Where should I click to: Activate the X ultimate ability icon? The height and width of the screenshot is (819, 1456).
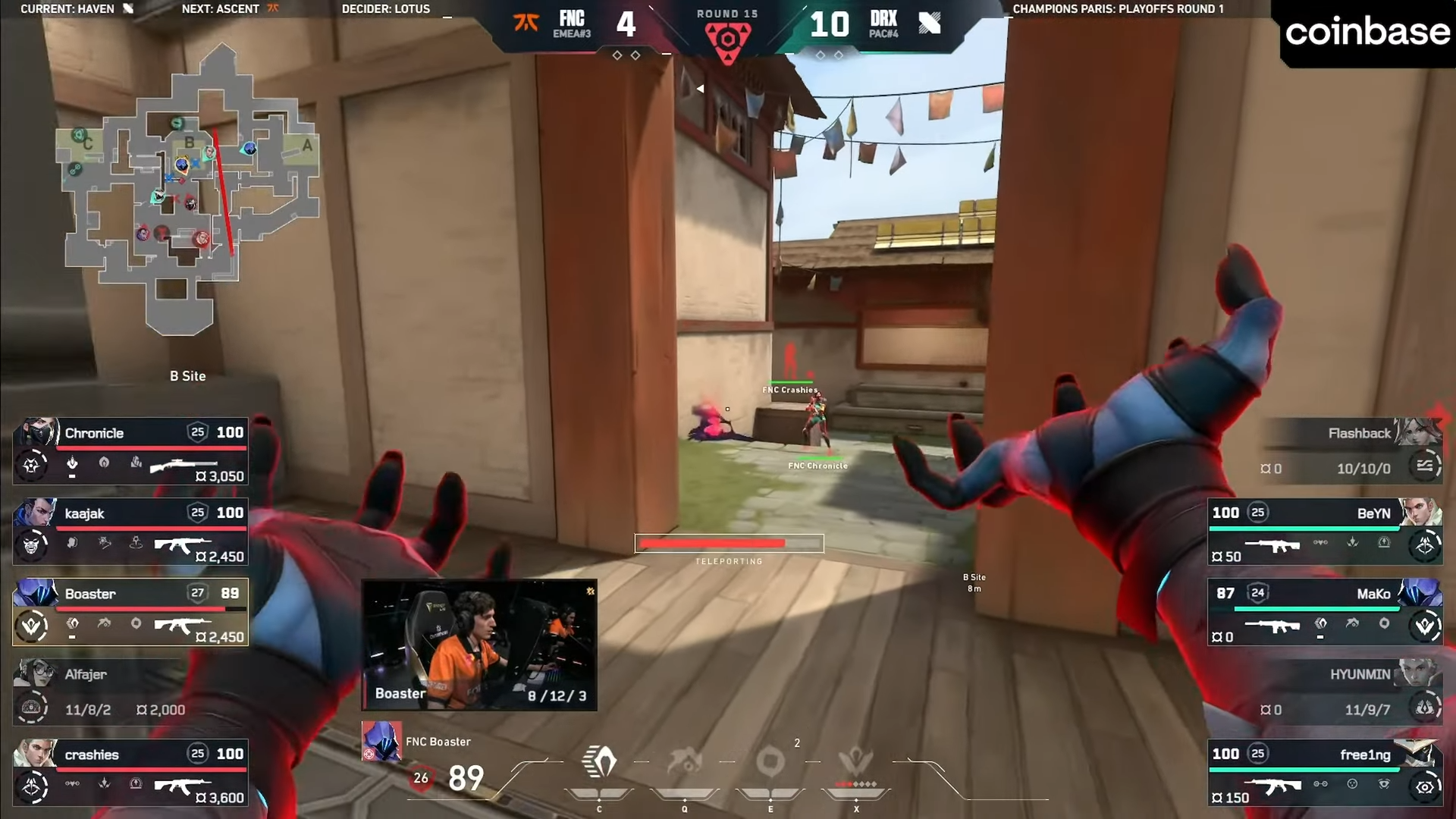(856, 762)
